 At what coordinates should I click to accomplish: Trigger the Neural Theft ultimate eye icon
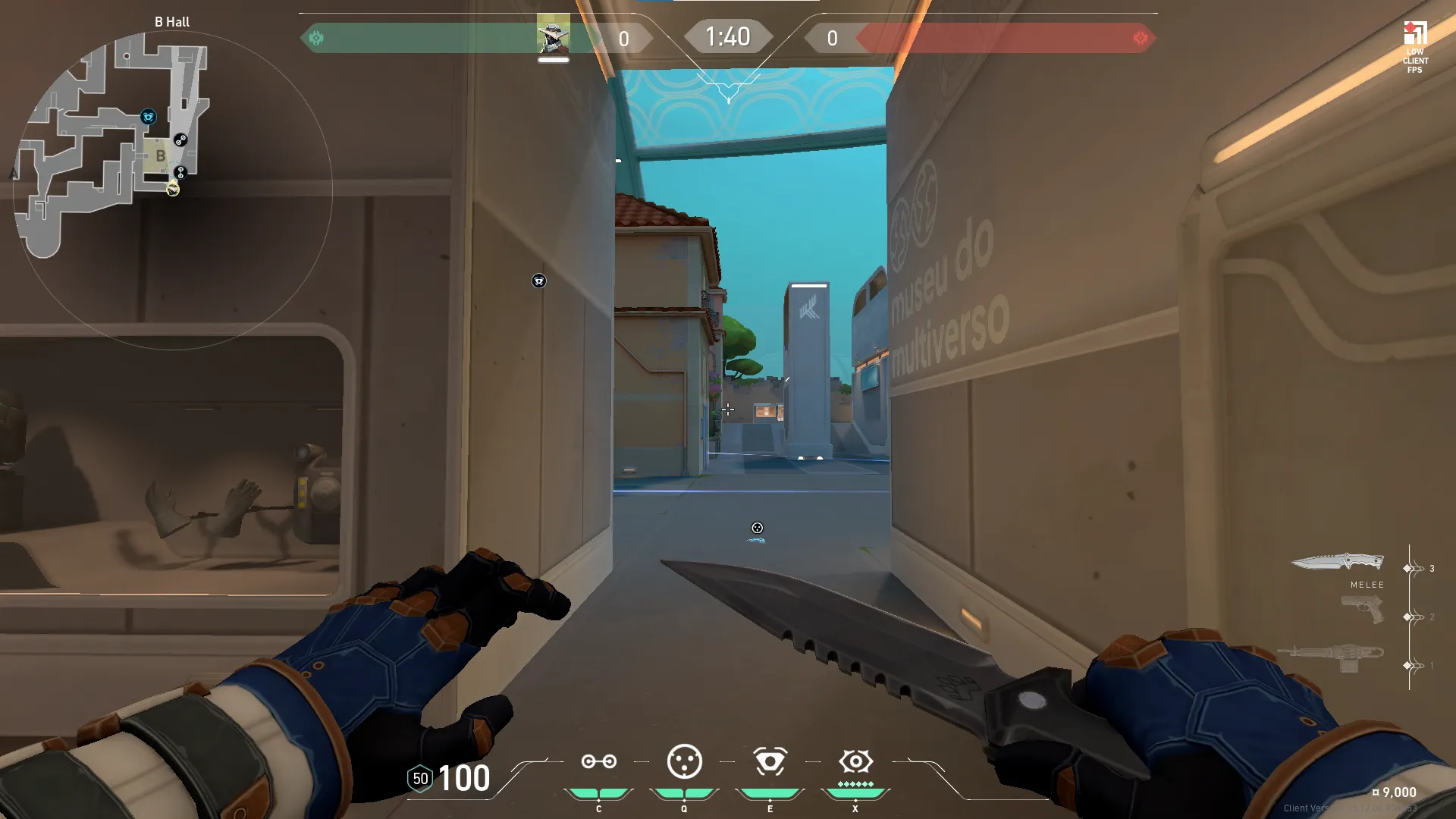pos(855,761)
